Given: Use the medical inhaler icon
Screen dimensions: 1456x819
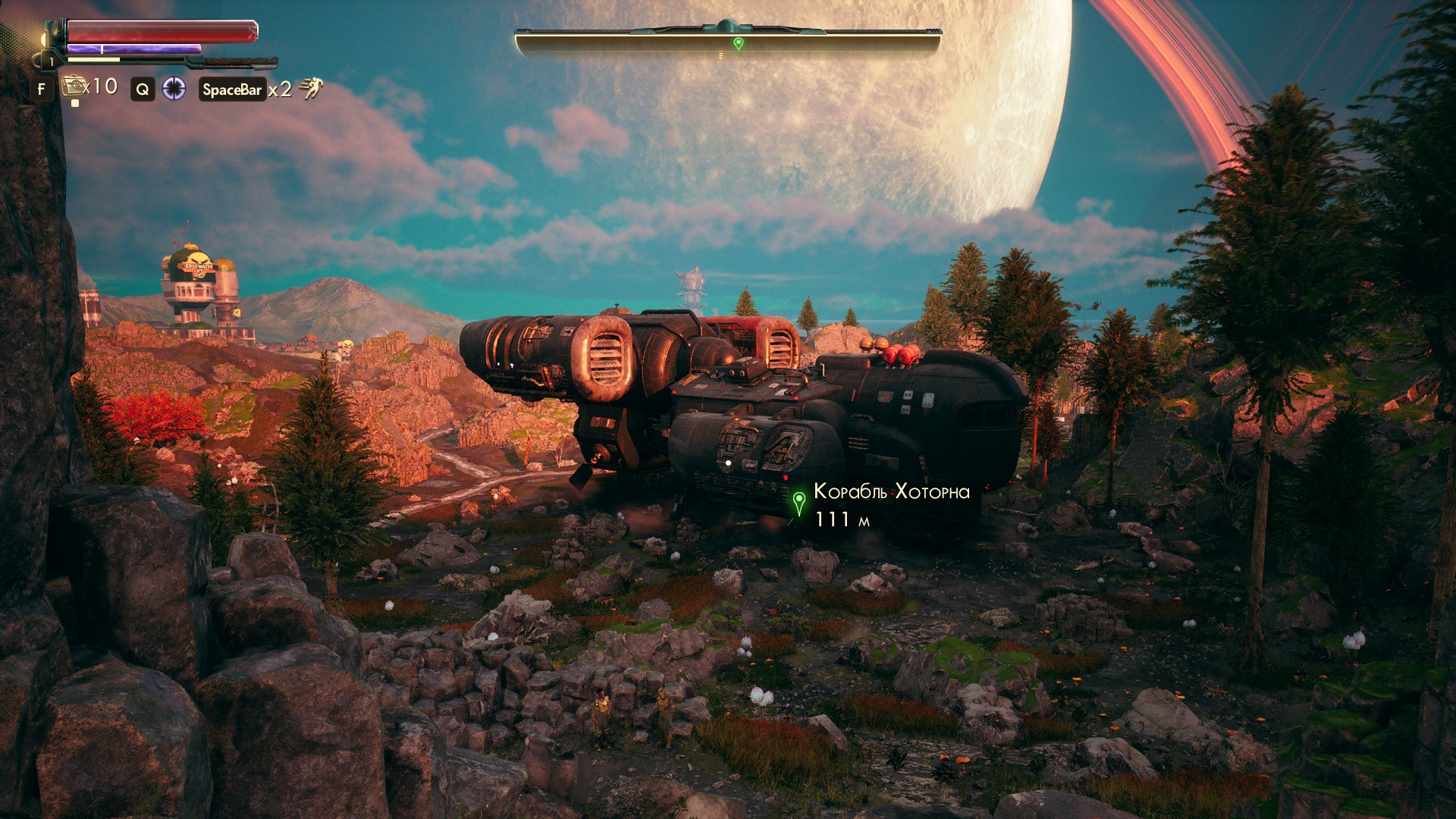Looking at the screenshot, I should point(74,86).
